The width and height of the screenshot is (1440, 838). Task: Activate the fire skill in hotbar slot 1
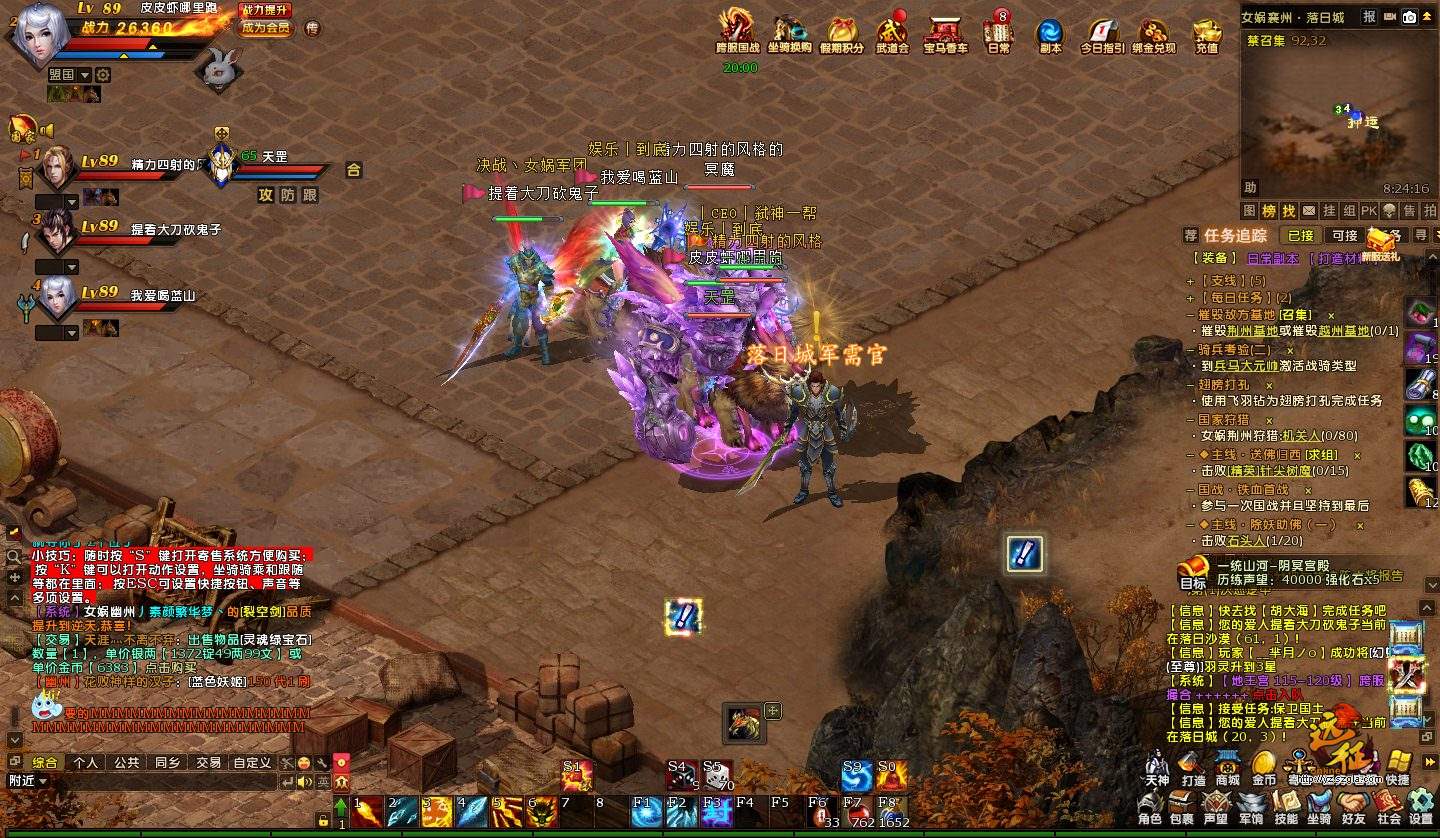367,811
